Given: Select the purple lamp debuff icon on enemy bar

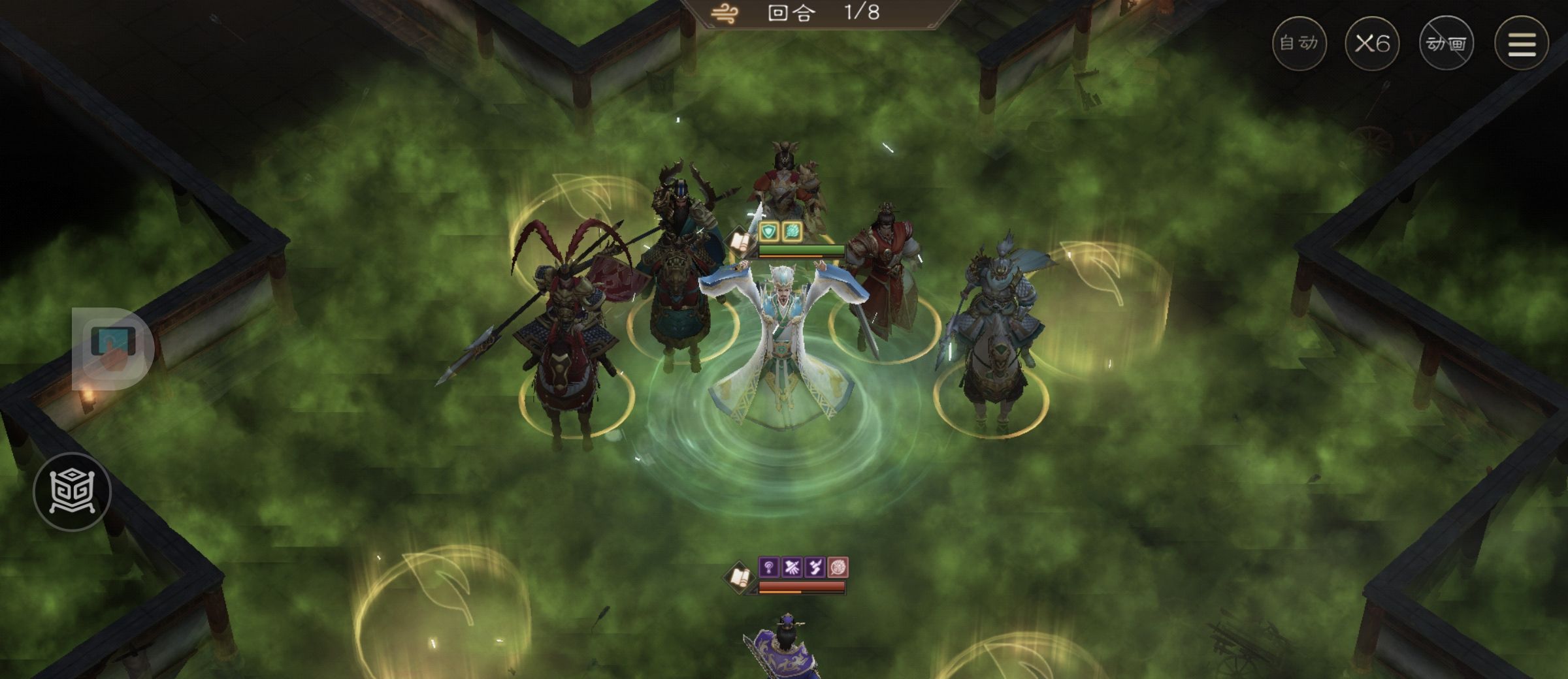Looking at the screenshot, I should tap(769, 567).
